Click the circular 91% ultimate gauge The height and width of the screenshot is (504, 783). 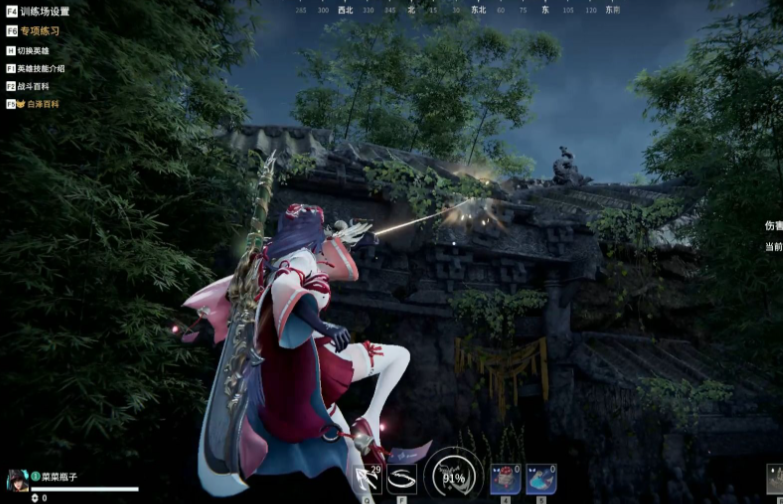coord(452,476)
